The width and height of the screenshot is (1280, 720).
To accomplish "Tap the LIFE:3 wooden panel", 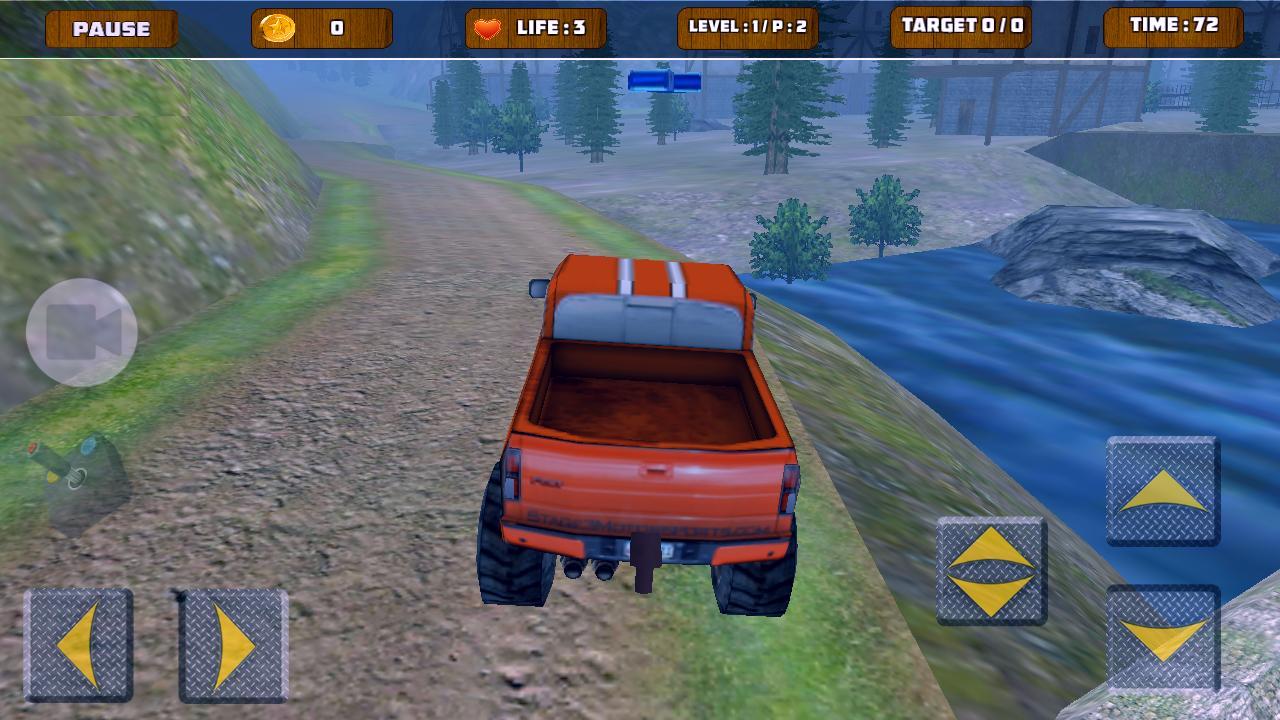I will coord(535,28).
